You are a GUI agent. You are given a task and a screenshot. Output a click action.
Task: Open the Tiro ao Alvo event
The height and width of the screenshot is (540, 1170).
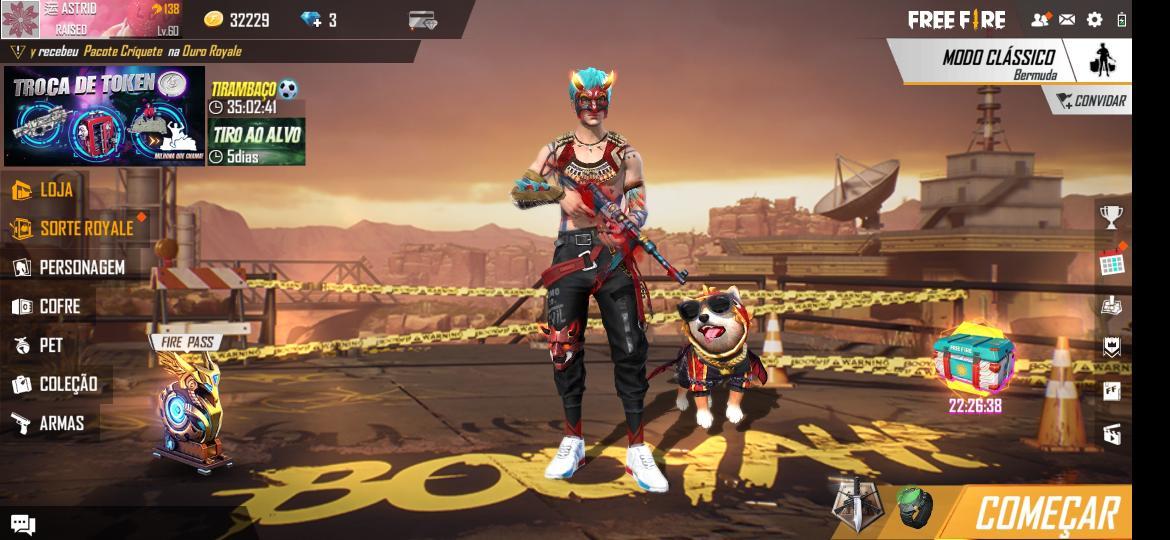(256, 141)
